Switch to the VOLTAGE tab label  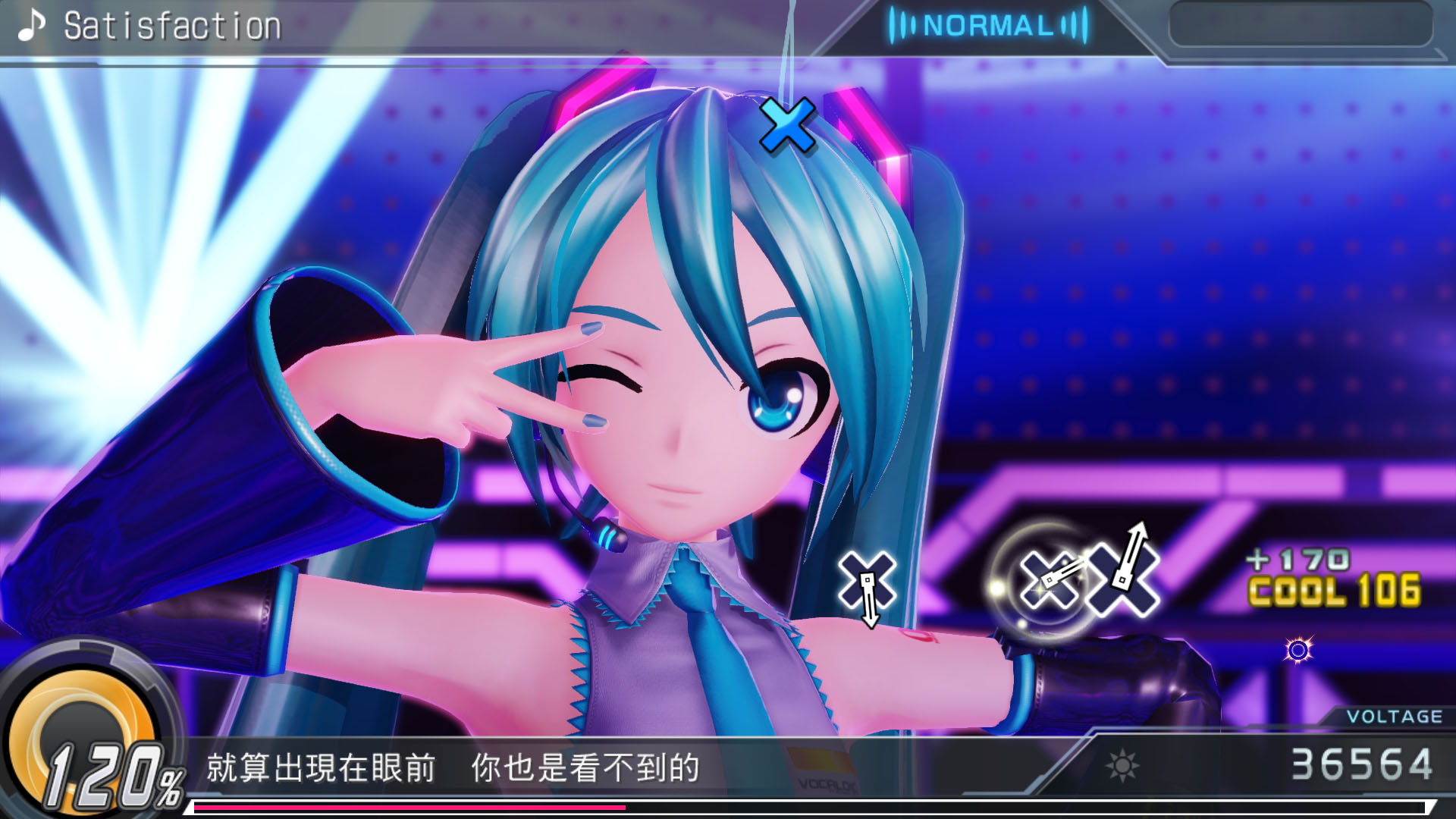[x=1394, y=717]
